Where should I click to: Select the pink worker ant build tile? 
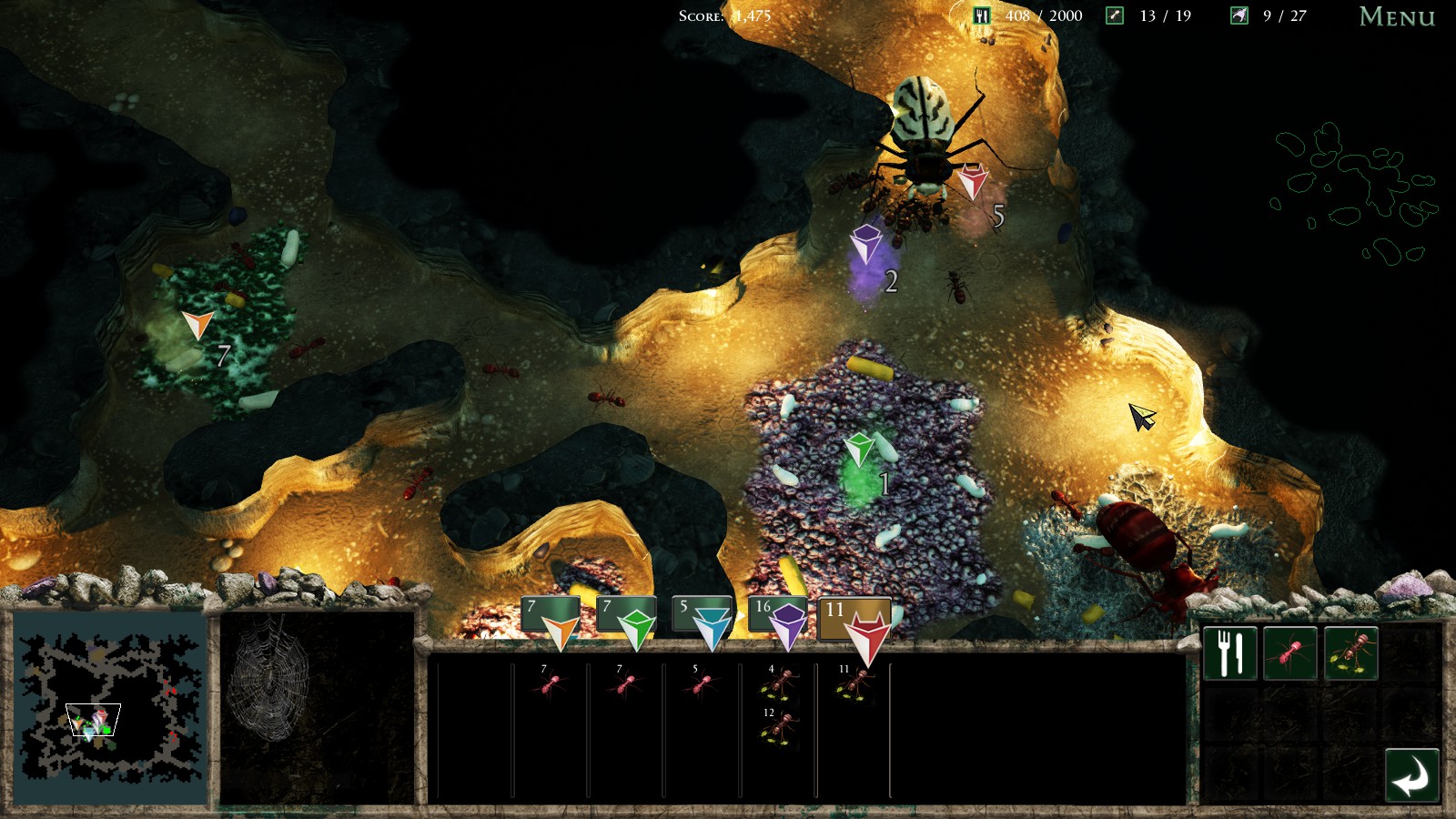(1289, 653)
